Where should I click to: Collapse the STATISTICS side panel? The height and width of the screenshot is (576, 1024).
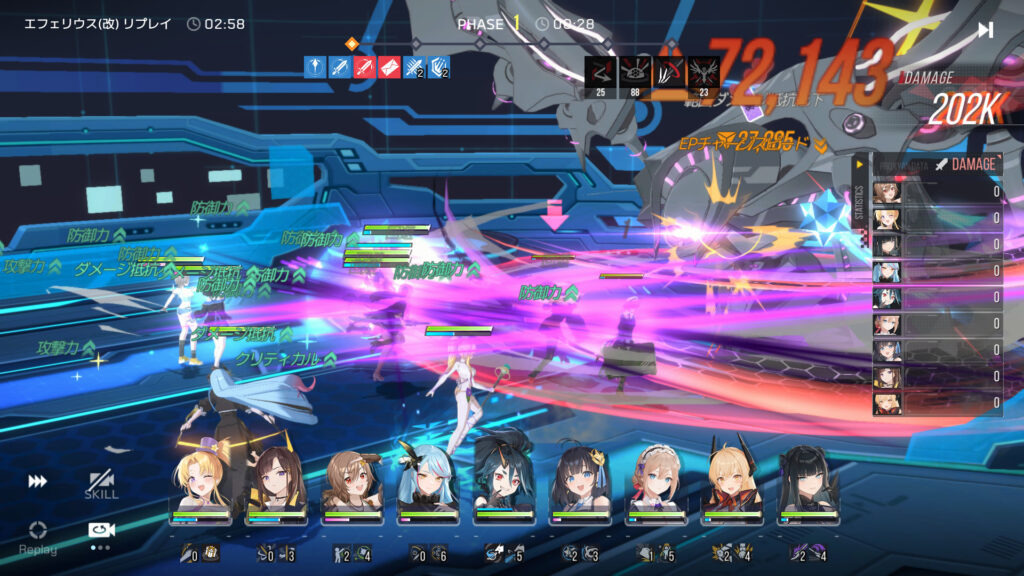pyautogui.click(x=859, y=165)
